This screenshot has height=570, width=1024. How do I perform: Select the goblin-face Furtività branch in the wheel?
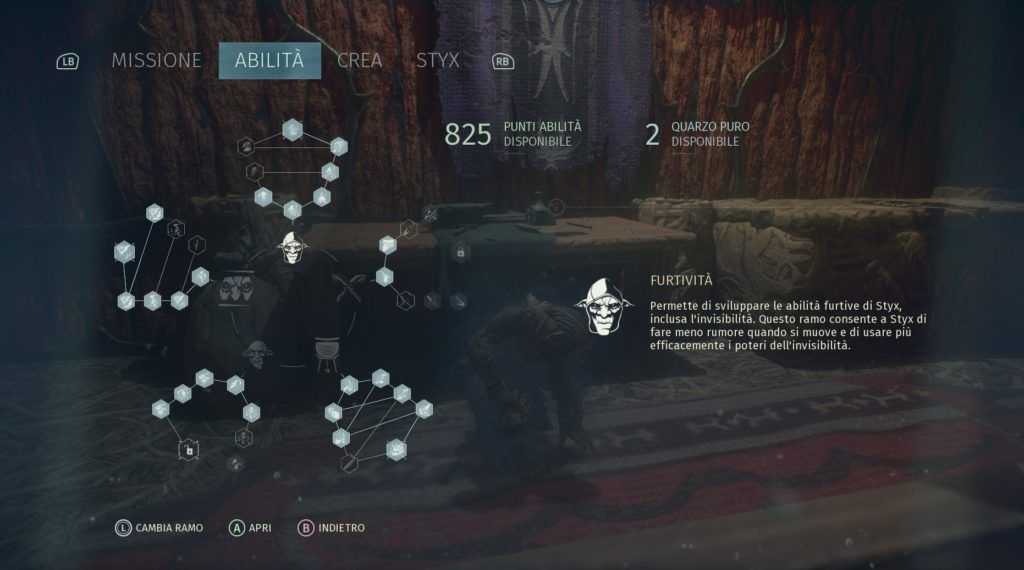coord(291,247)
